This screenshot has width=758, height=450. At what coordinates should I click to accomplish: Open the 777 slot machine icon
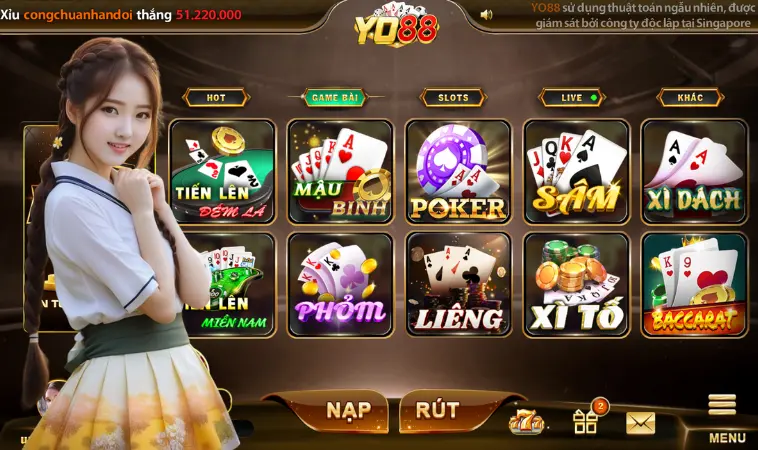point(526,422)
